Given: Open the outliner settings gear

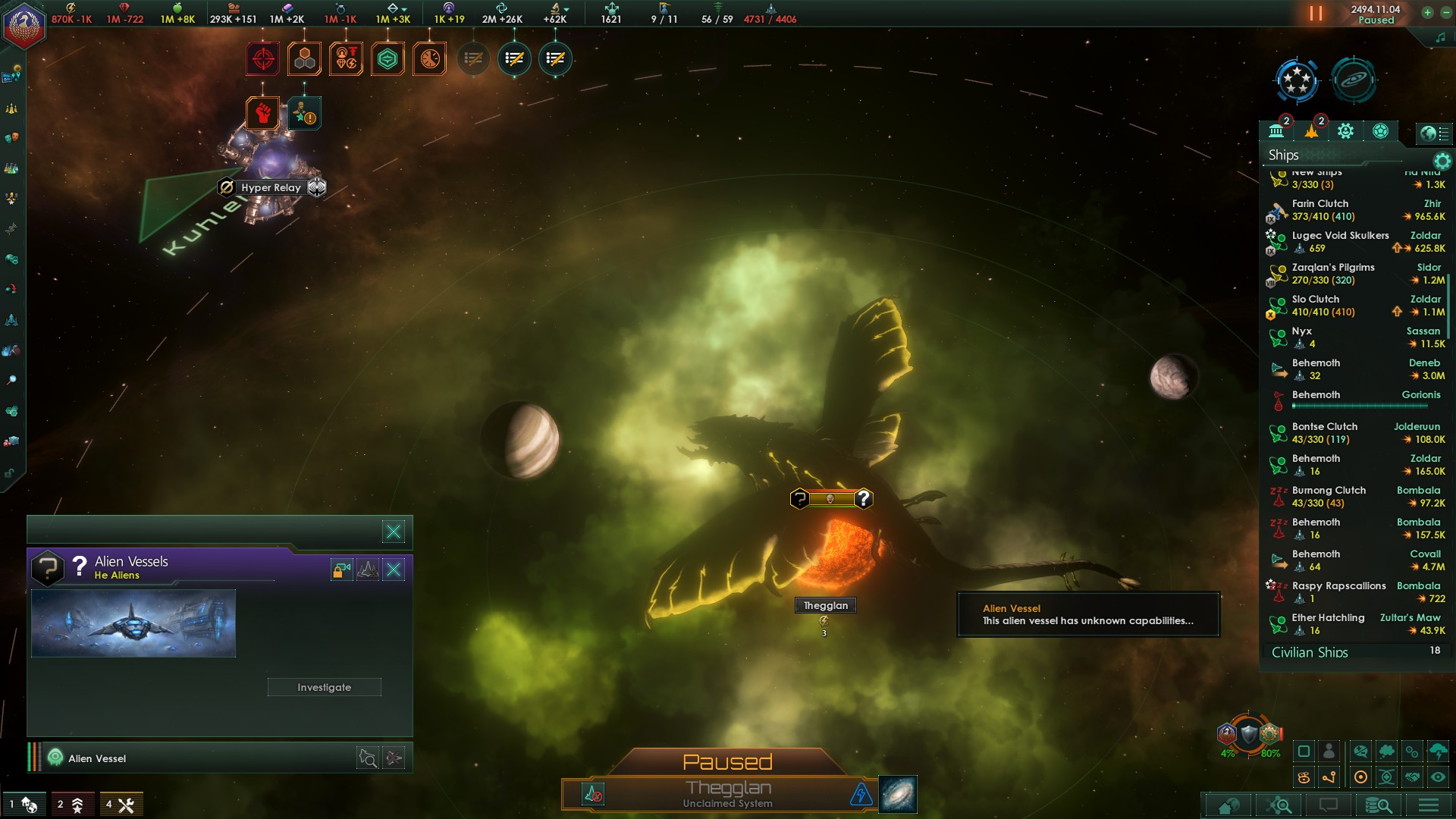Looking at the screenshot, I should click(x=1442, y=161).
